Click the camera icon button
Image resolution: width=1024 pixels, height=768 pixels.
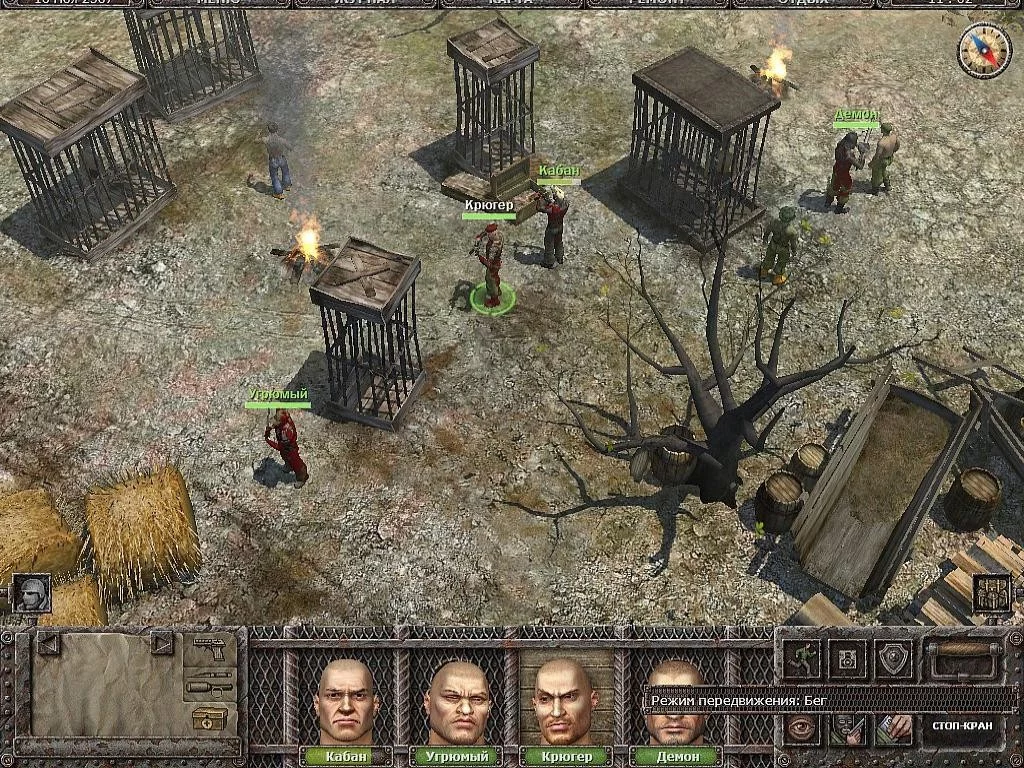[x=848, y=659]
